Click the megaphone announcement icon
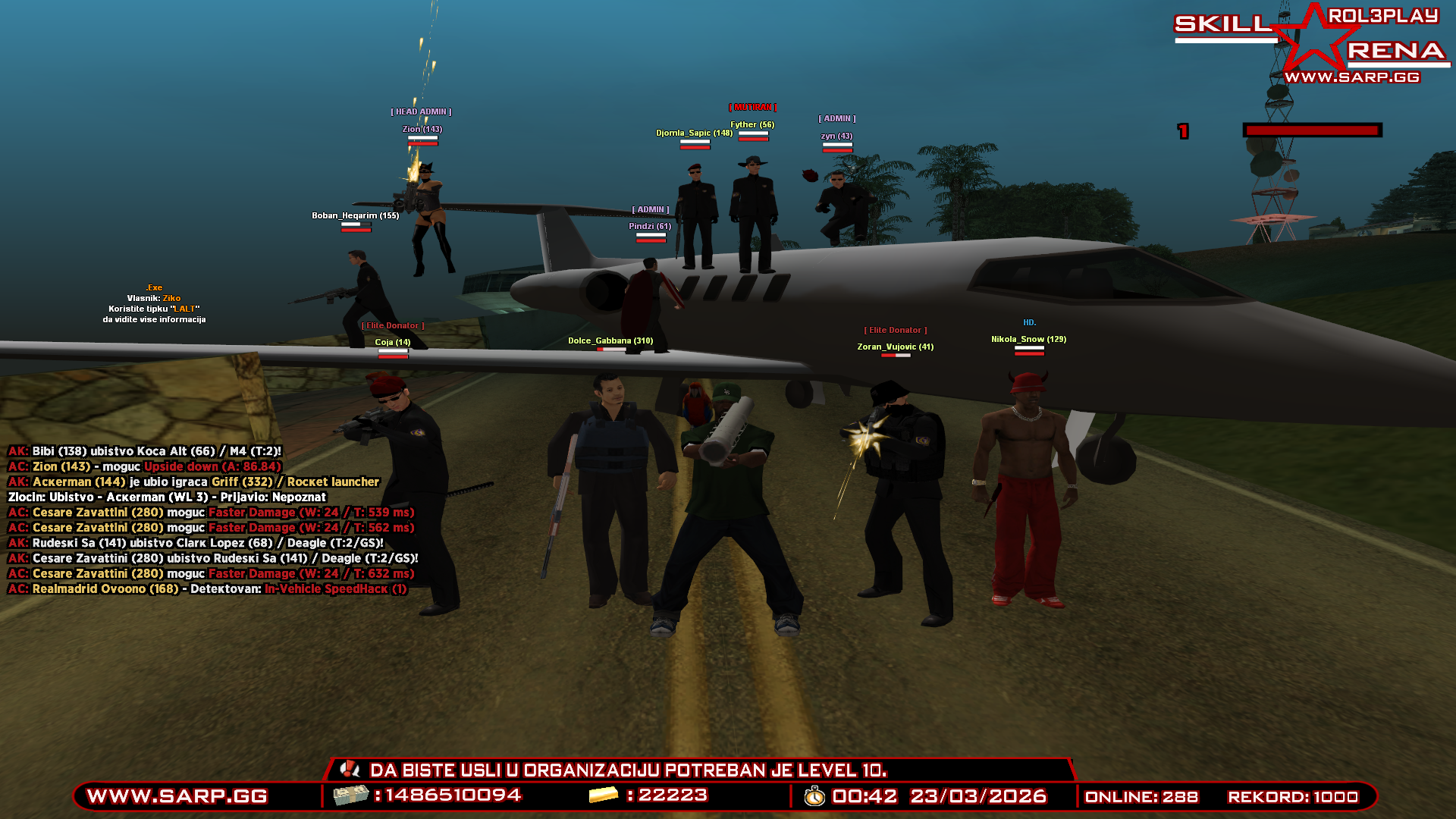The height and width of the screenshot is (819, 1456). tap(350, 769)
